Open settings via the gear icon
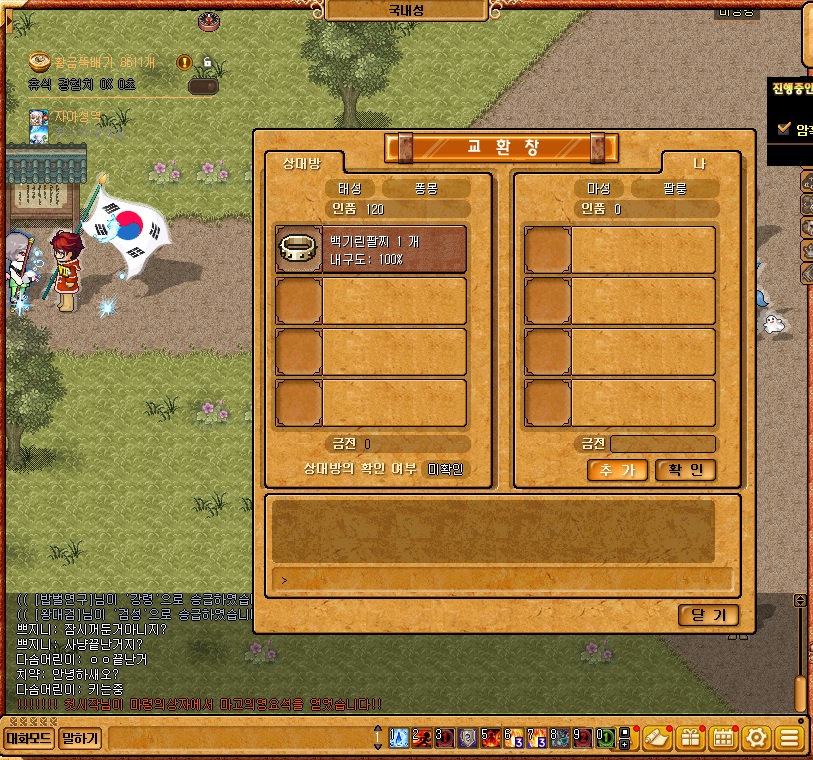Screen dimensions: 813x760 pos(757,739)
